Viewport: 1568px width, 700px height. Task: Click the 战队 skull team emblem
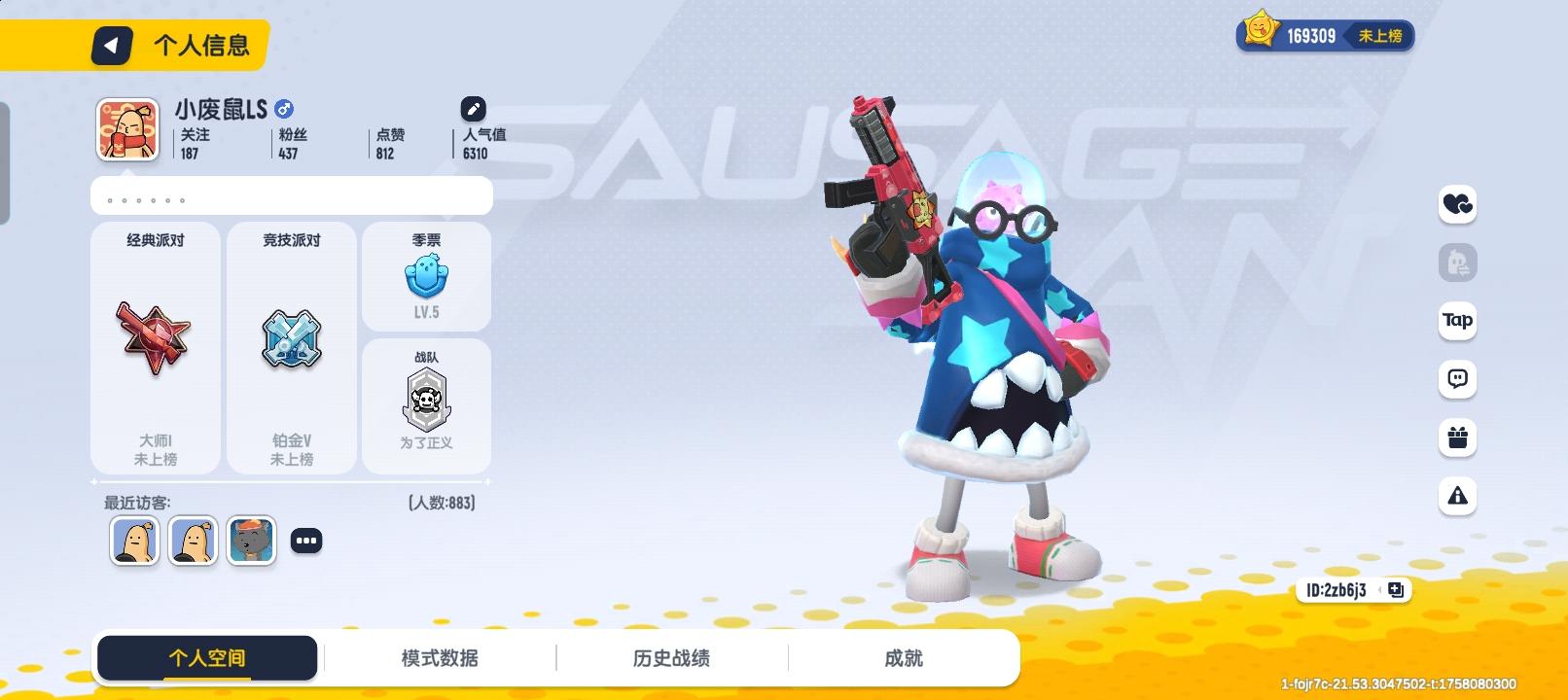426,397
